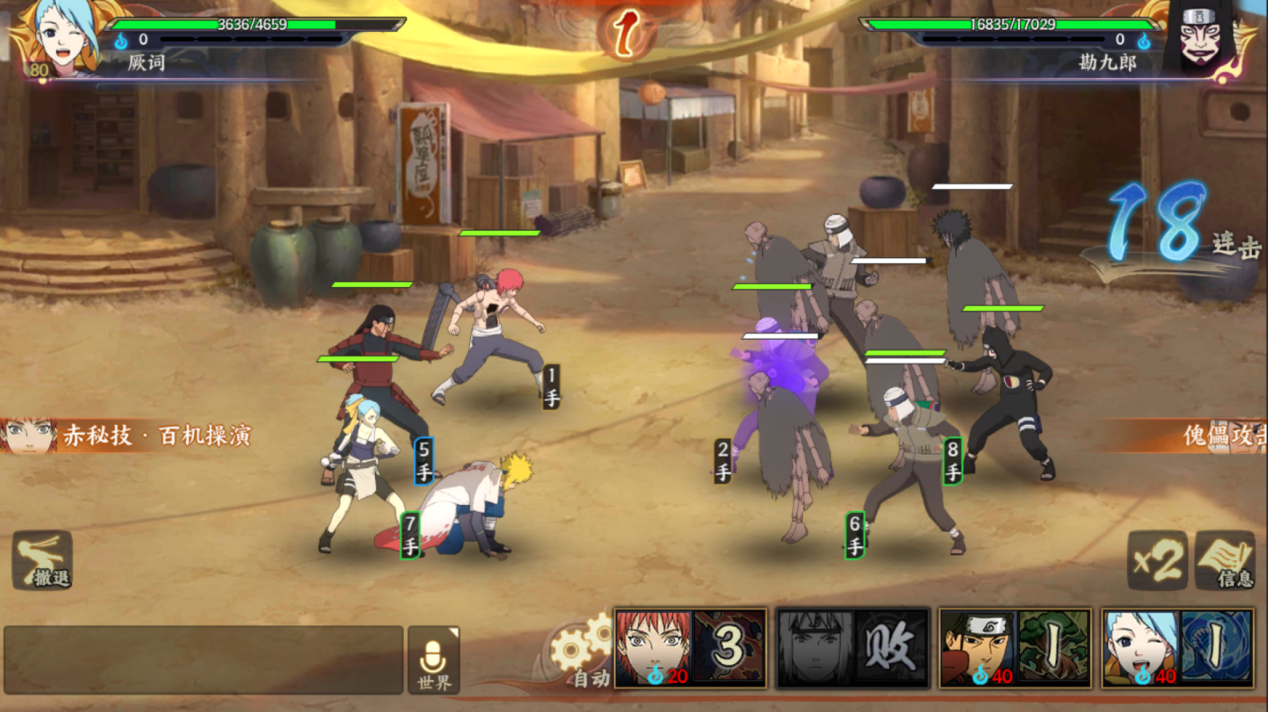Activate the blue-haired ninja's water skill card
Image resolution: width=1268 pixels, height=712 pixels.
point(1177,648)
